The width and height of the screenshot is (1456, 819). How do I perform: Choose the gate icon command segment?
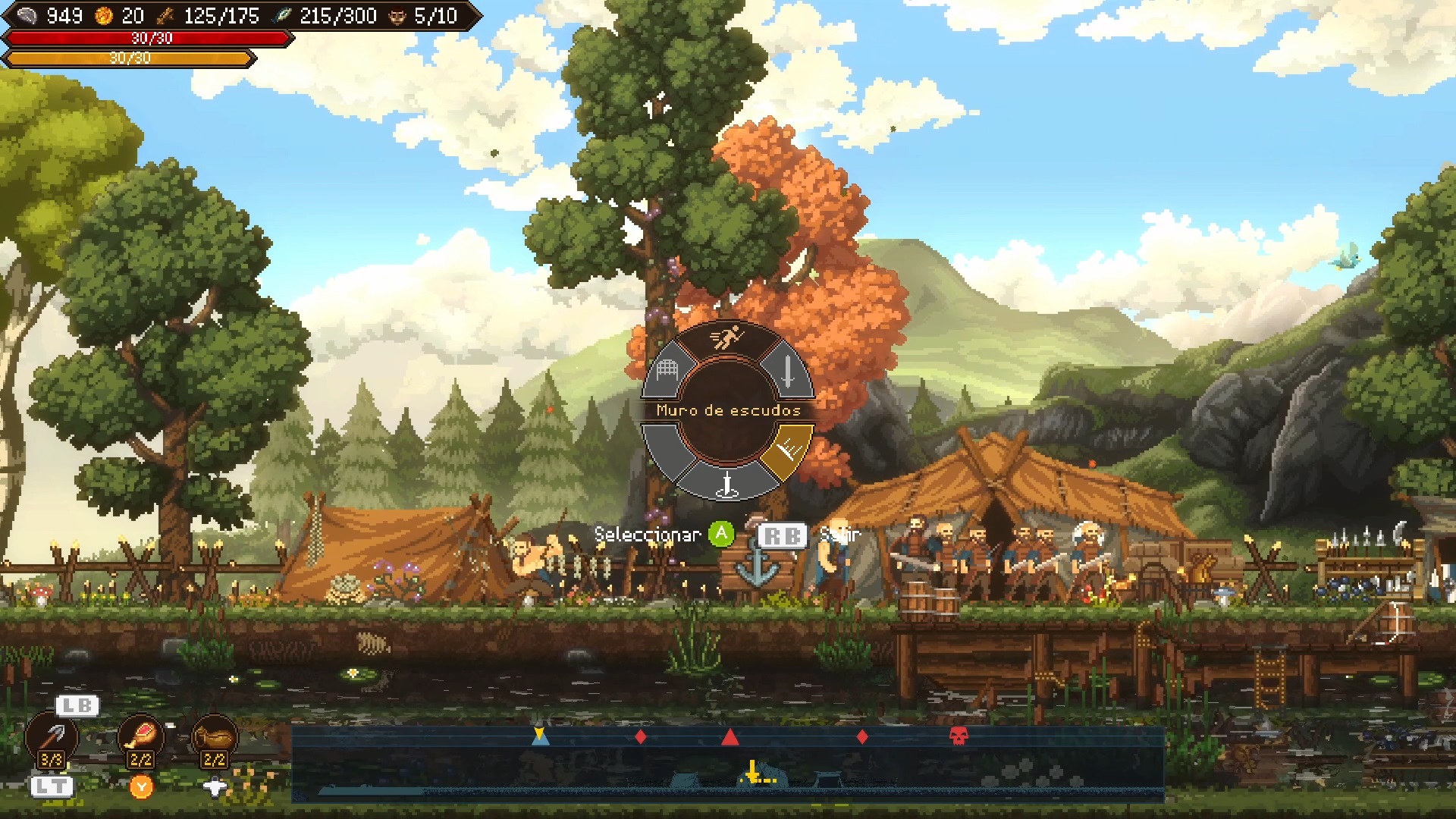coord(667,372)
